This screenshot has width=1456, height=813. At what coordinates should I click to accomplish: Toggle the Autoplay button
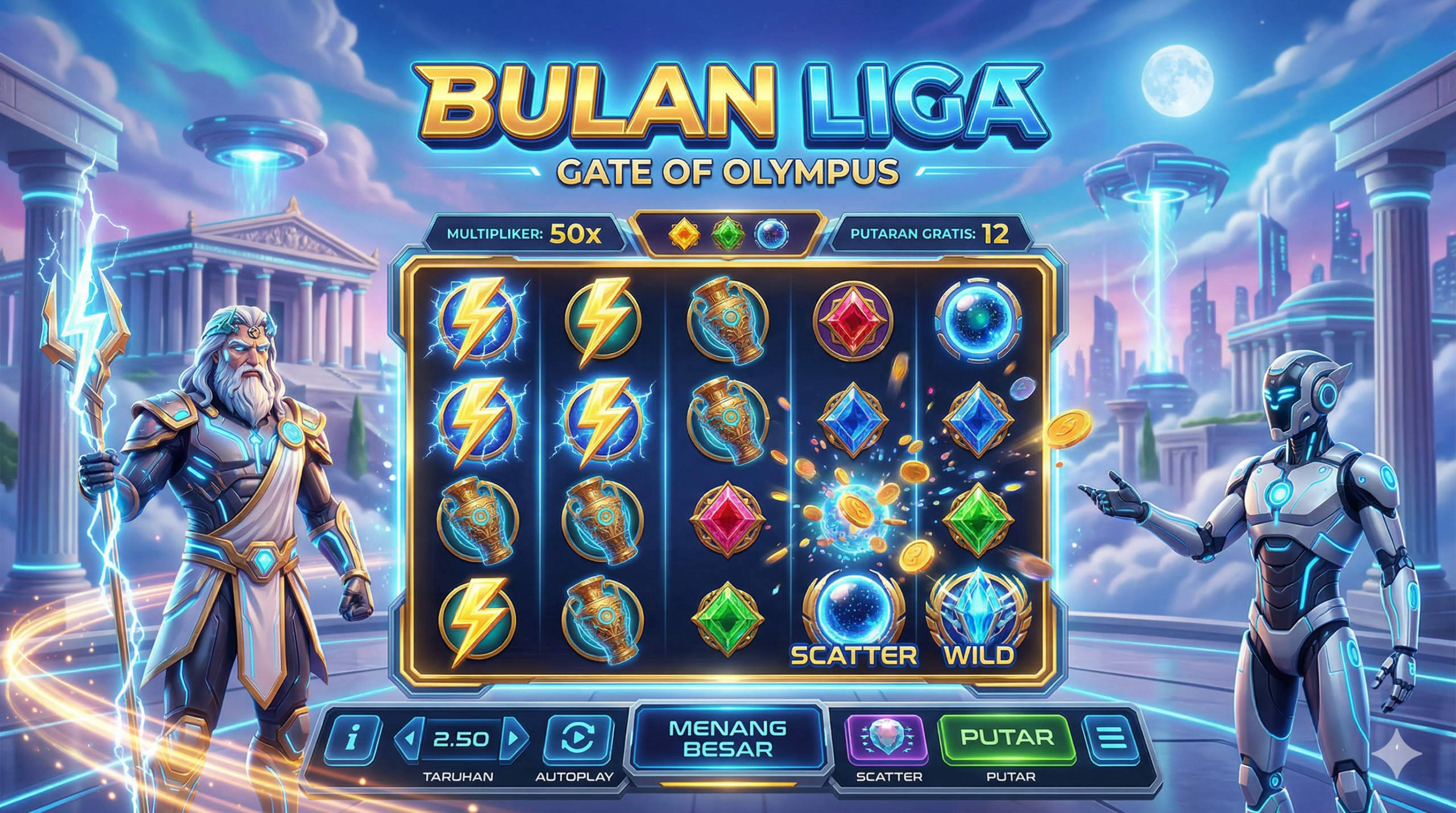click(578, 738)
